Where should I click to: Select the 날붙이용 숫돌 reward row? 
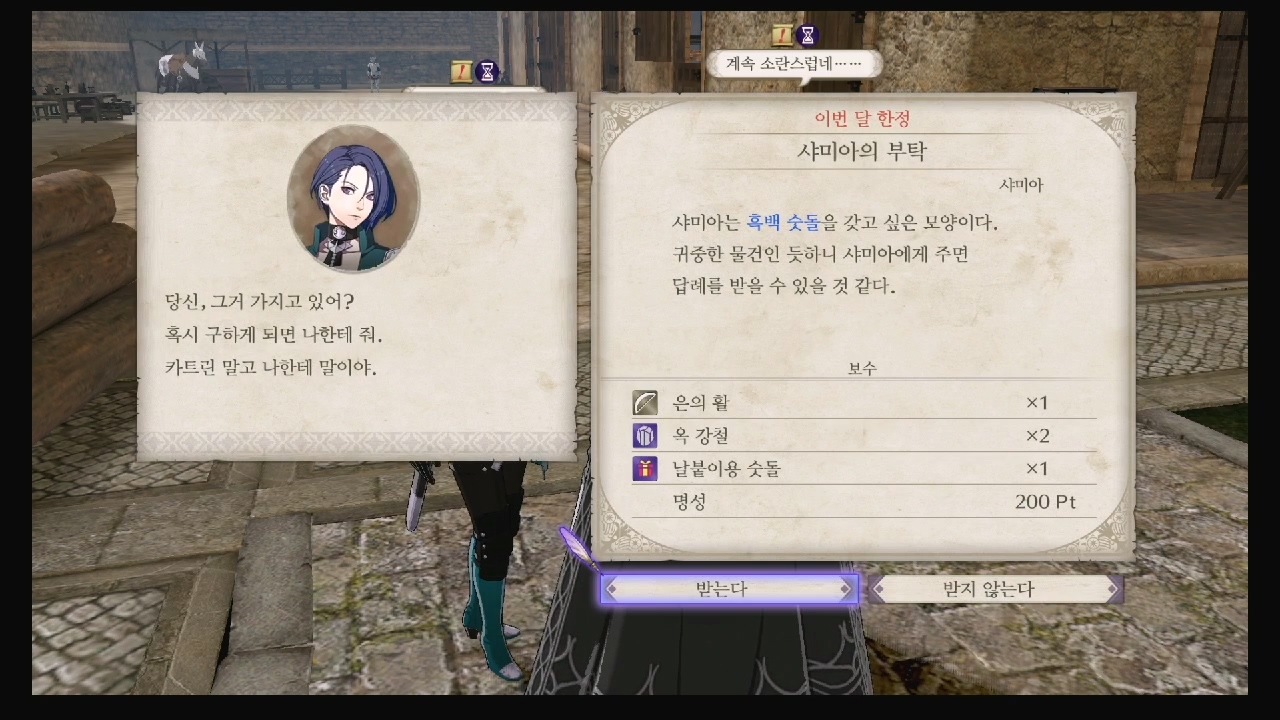point(864,469)
